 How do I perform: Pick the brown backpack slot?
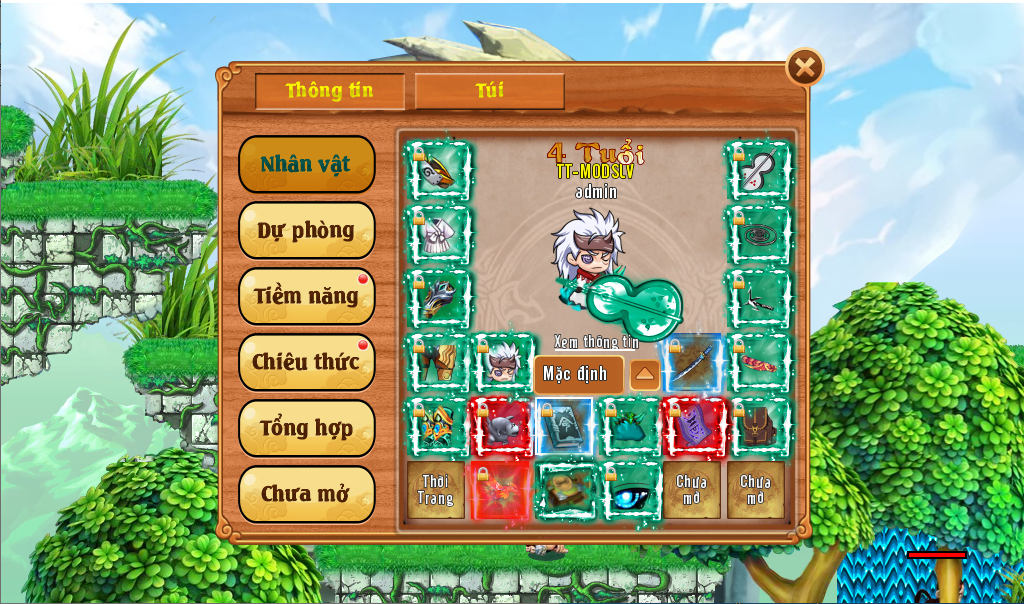(x=758, y=427)
